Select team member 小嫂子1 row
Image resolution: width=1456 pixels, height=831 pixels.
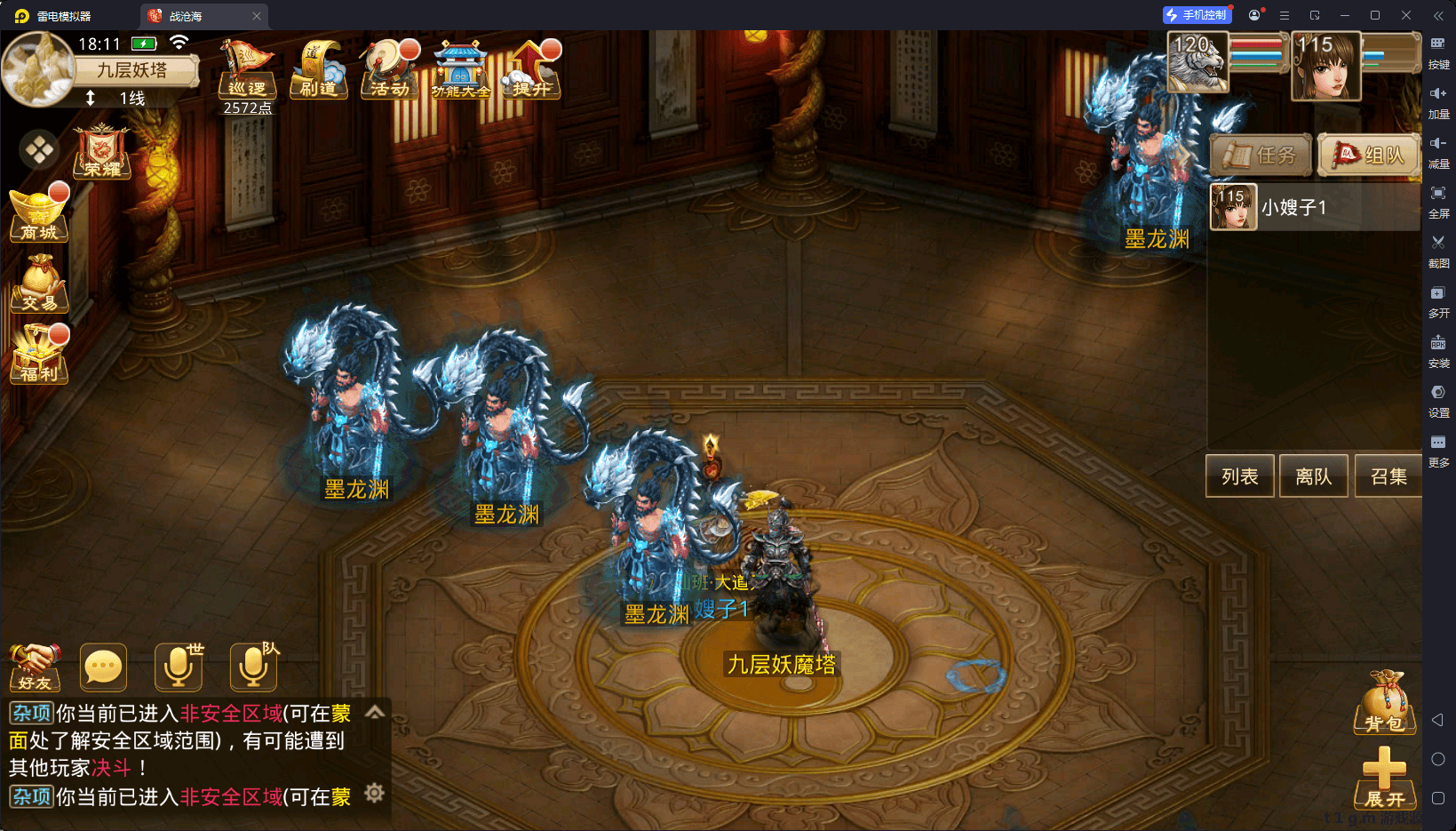pyautogui.click(x=1315, y=207)
